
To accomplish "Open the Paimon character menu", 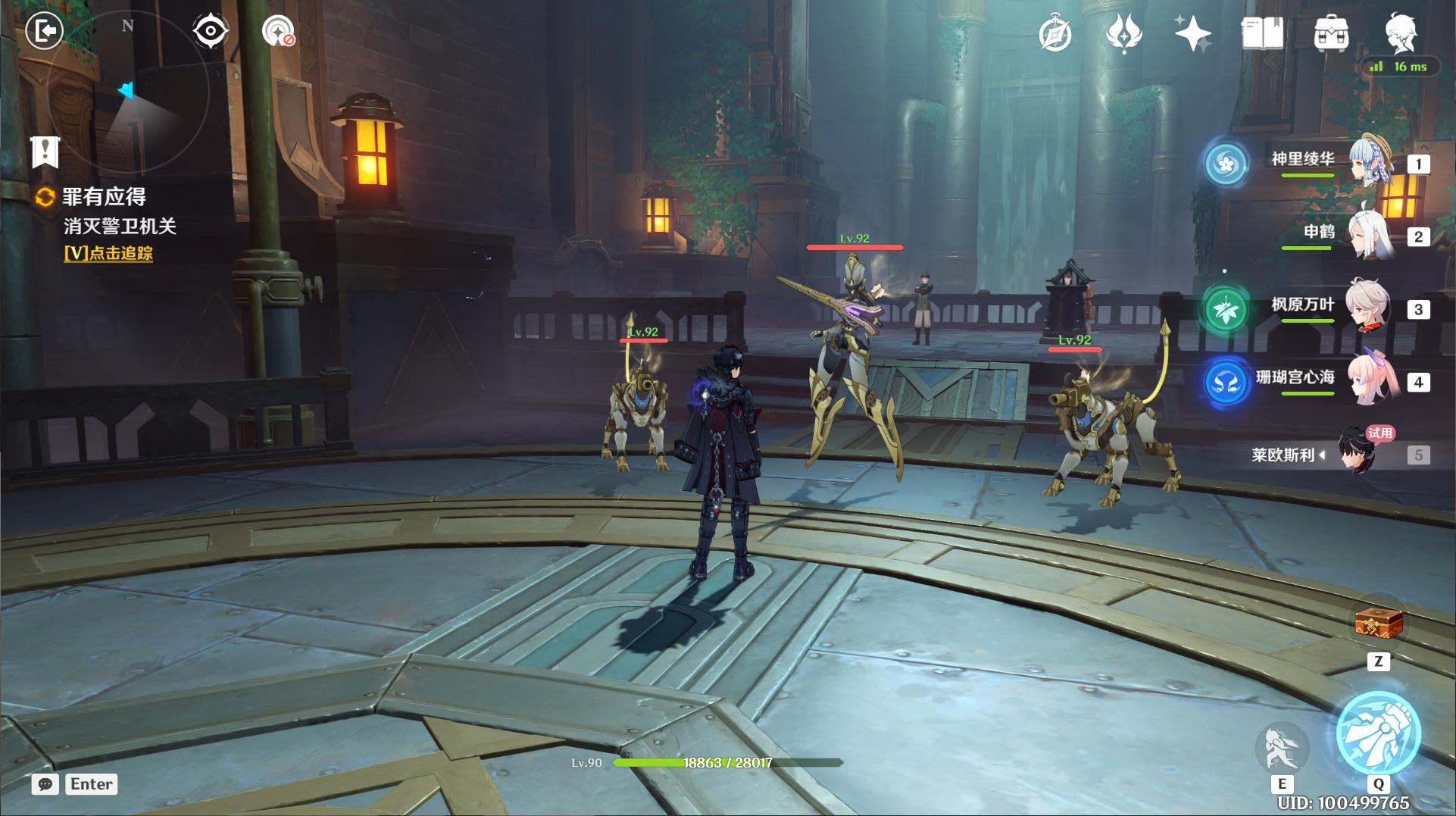I will [x=1400, y=32].
